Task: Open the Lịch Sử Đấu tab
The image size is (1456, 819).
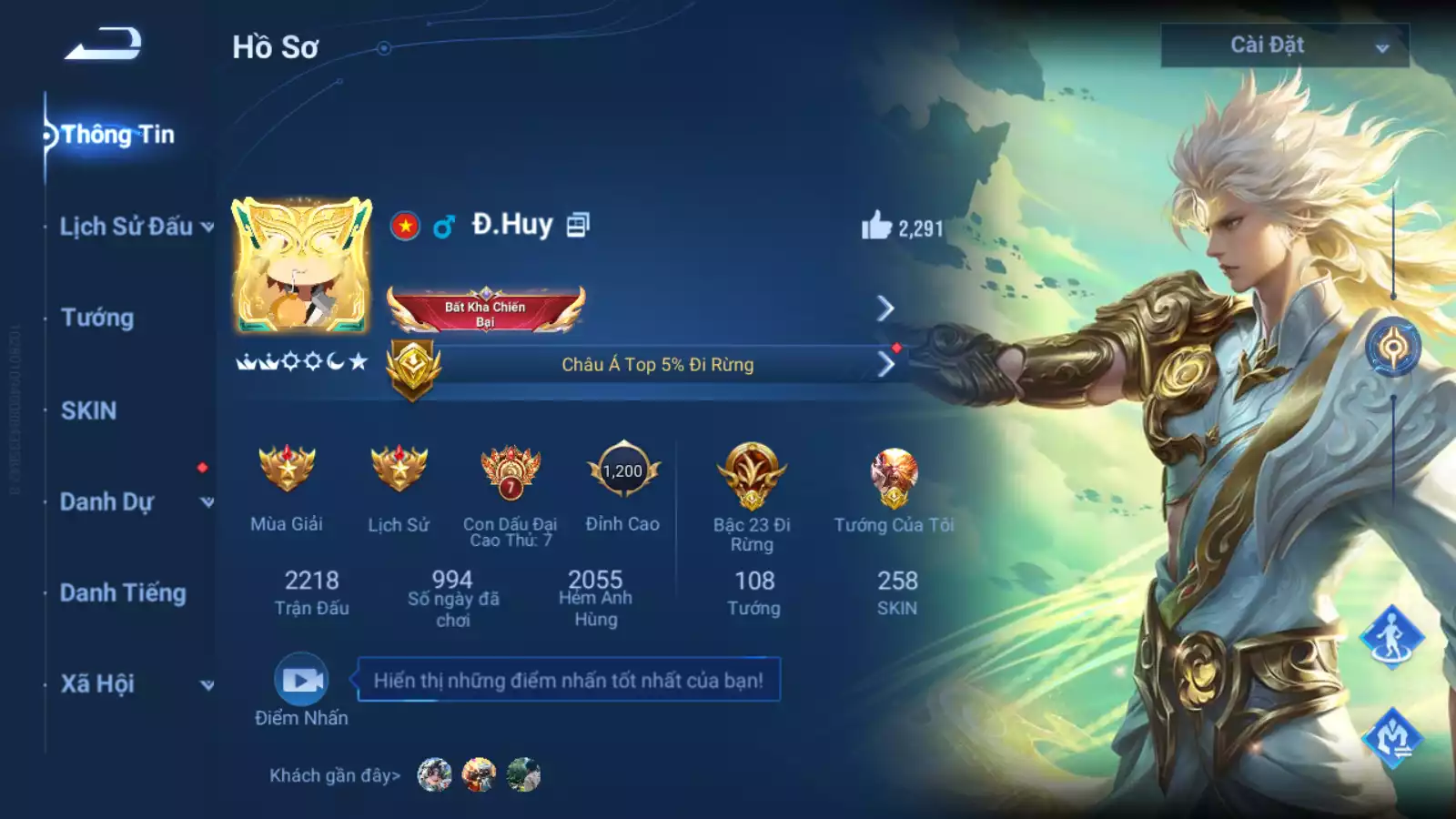Action: click(127, 227)
